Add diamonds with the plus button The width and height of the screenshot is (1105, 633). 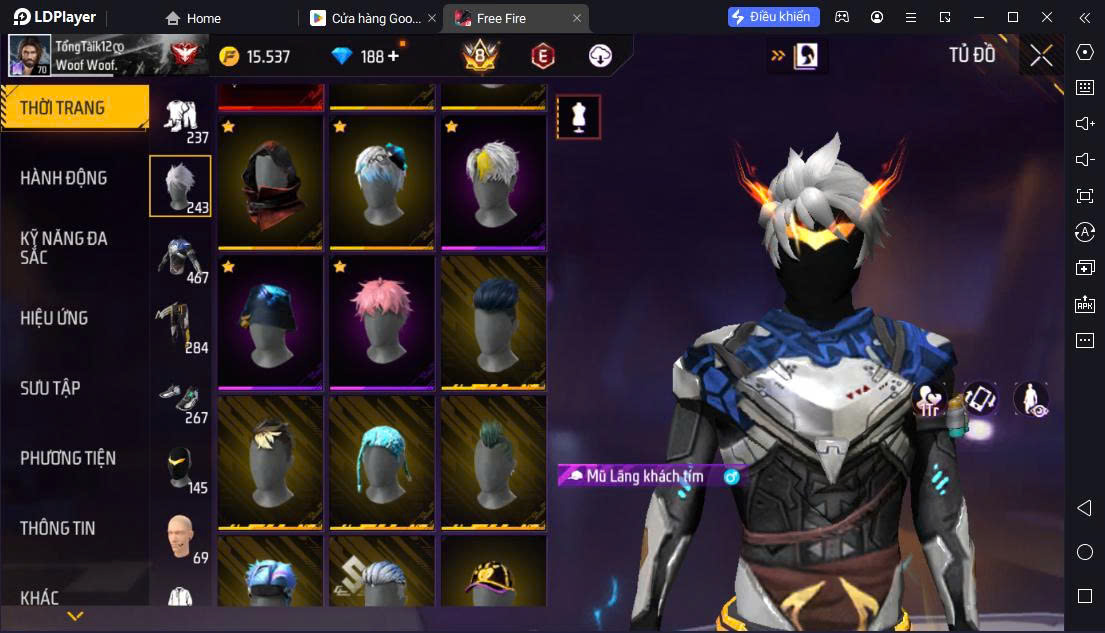[393, 57]
